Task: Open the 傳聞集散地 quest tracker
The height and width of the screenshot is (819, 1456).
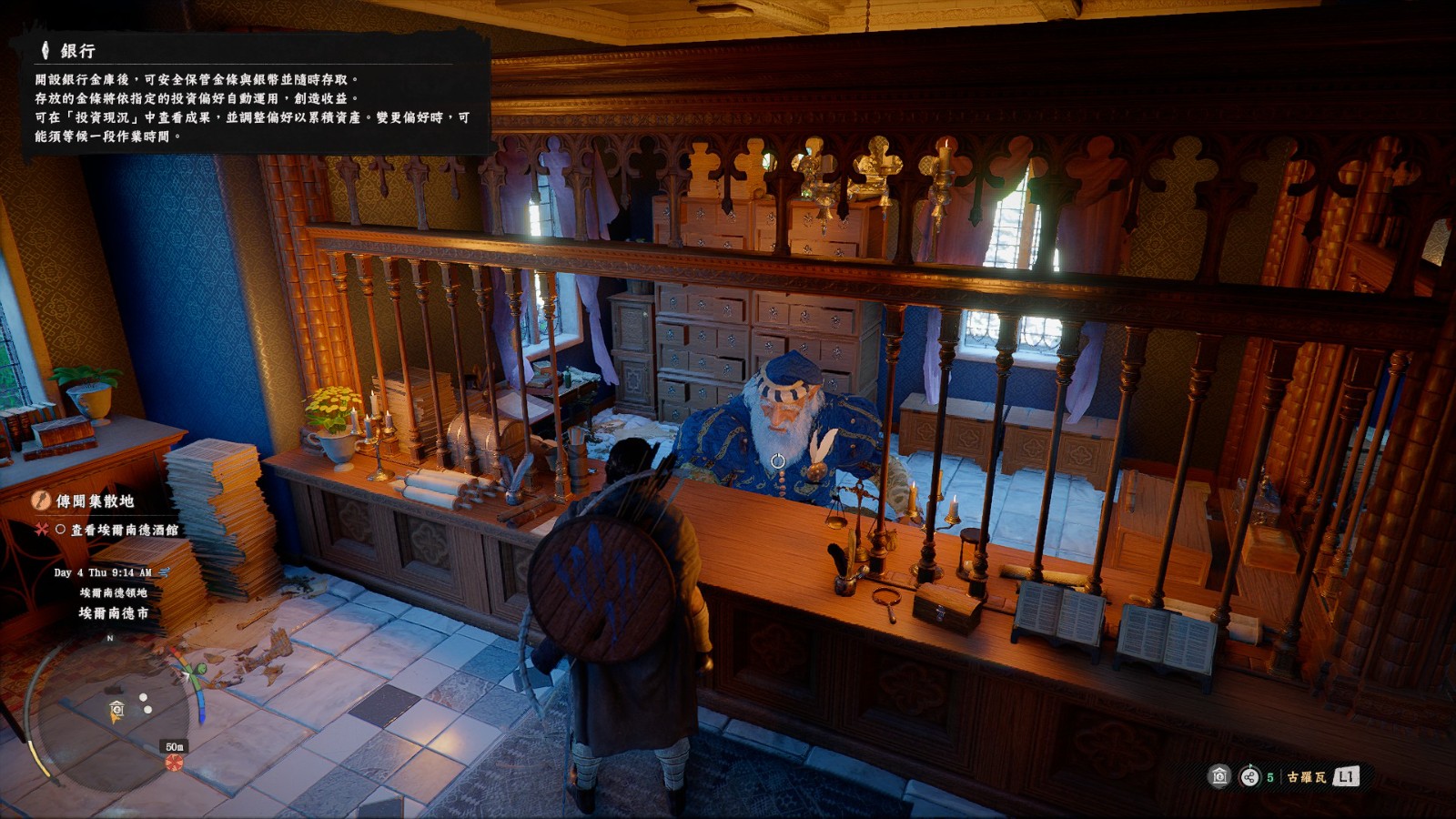Action: point(95,500)
